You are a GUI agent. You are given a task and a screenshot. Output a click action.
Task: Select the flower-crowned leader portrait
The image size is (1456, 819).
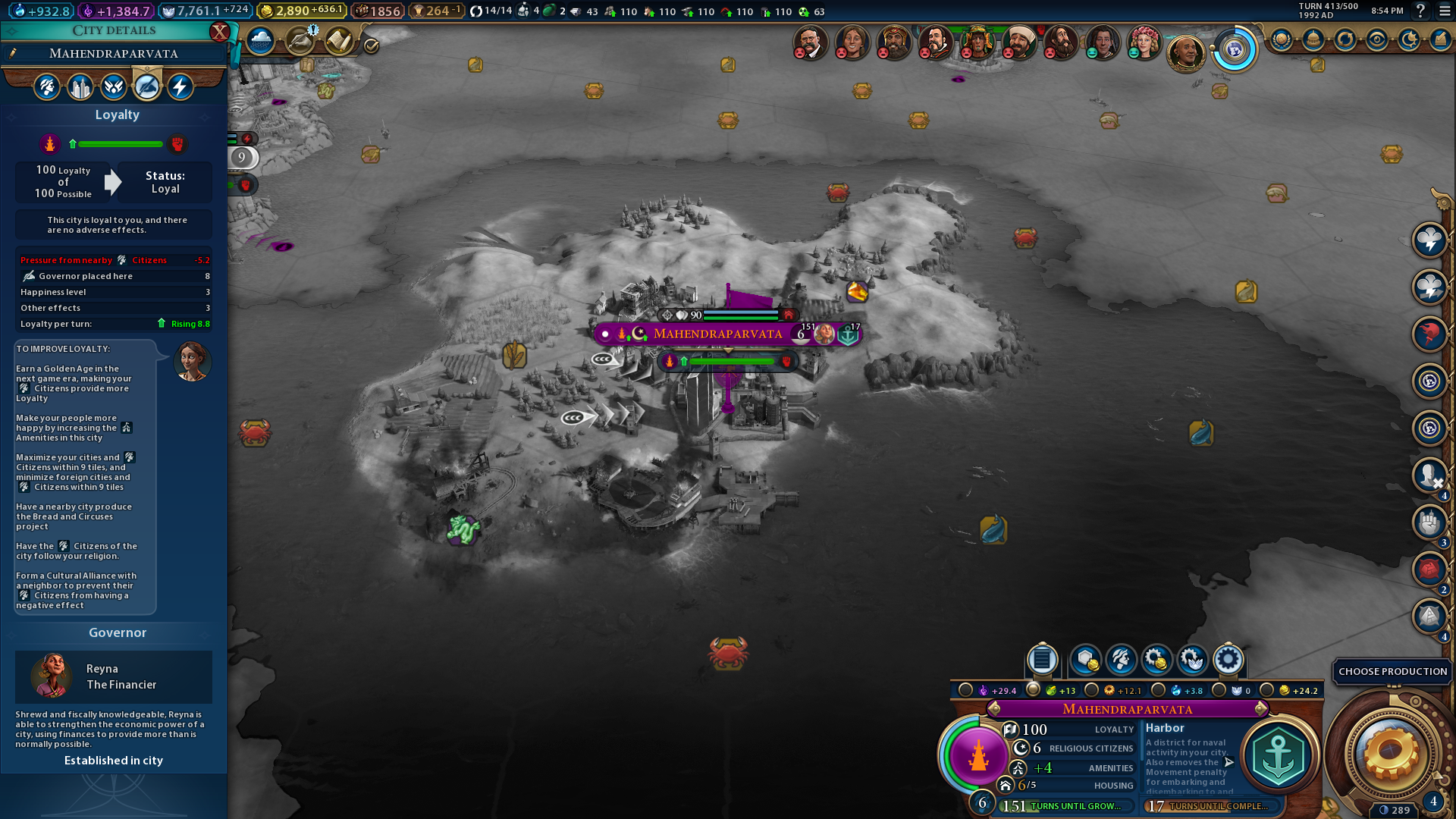click(x=1143, y=42)
